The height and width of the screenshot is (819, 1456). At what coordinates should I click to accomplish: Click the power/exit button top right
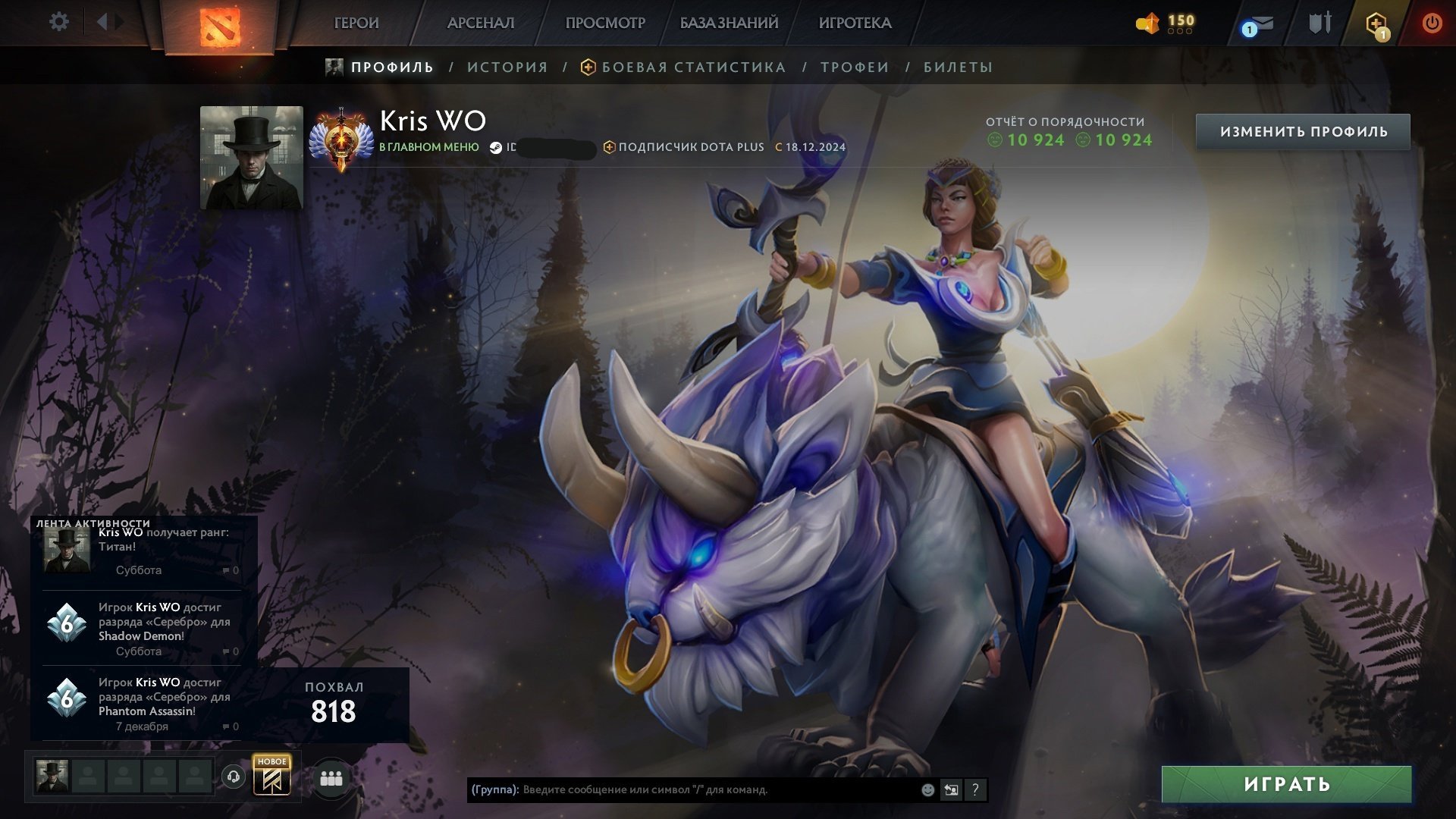tap(1432, 22)
